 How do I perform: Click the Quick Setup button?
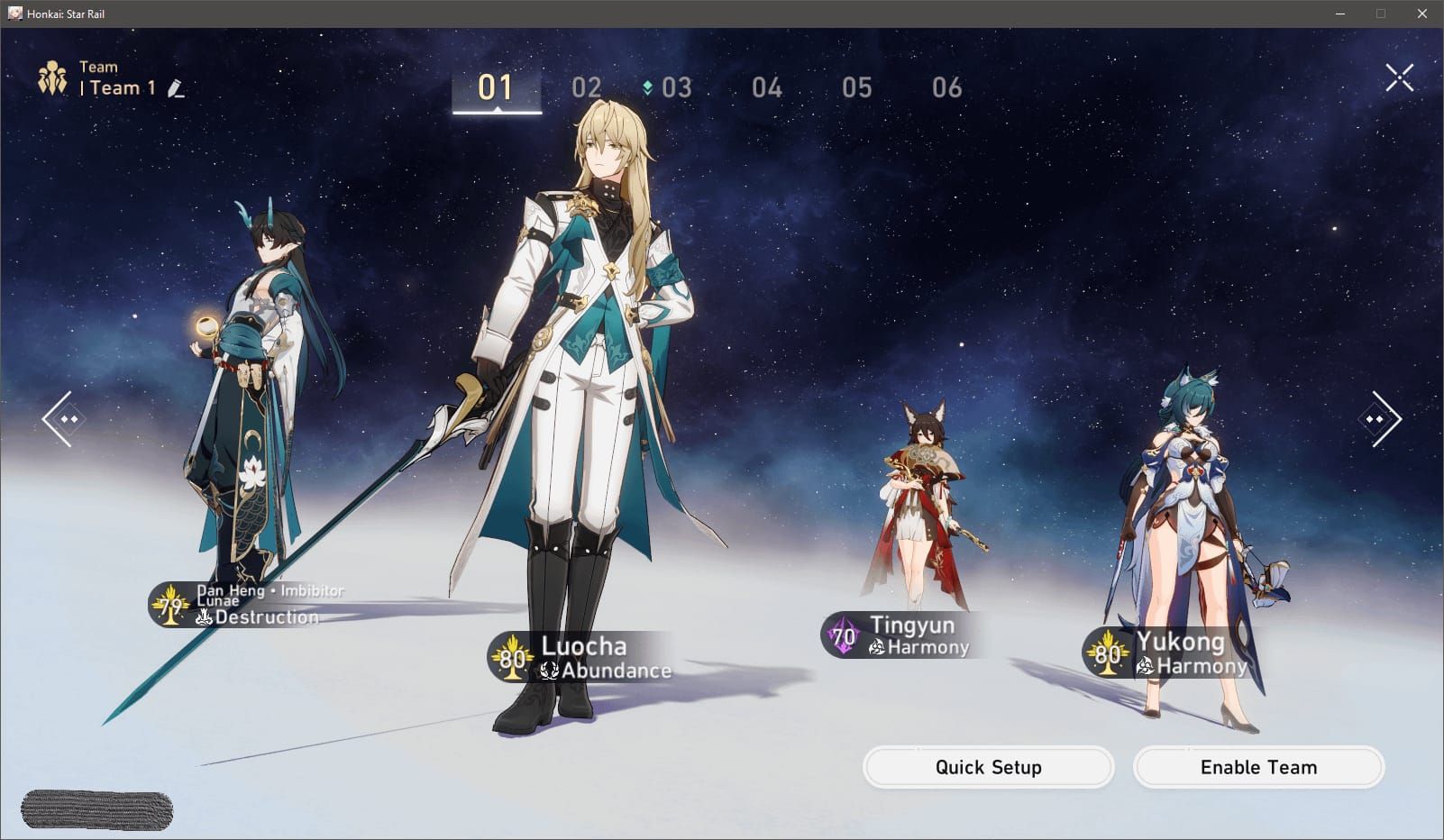click(988, 767)
